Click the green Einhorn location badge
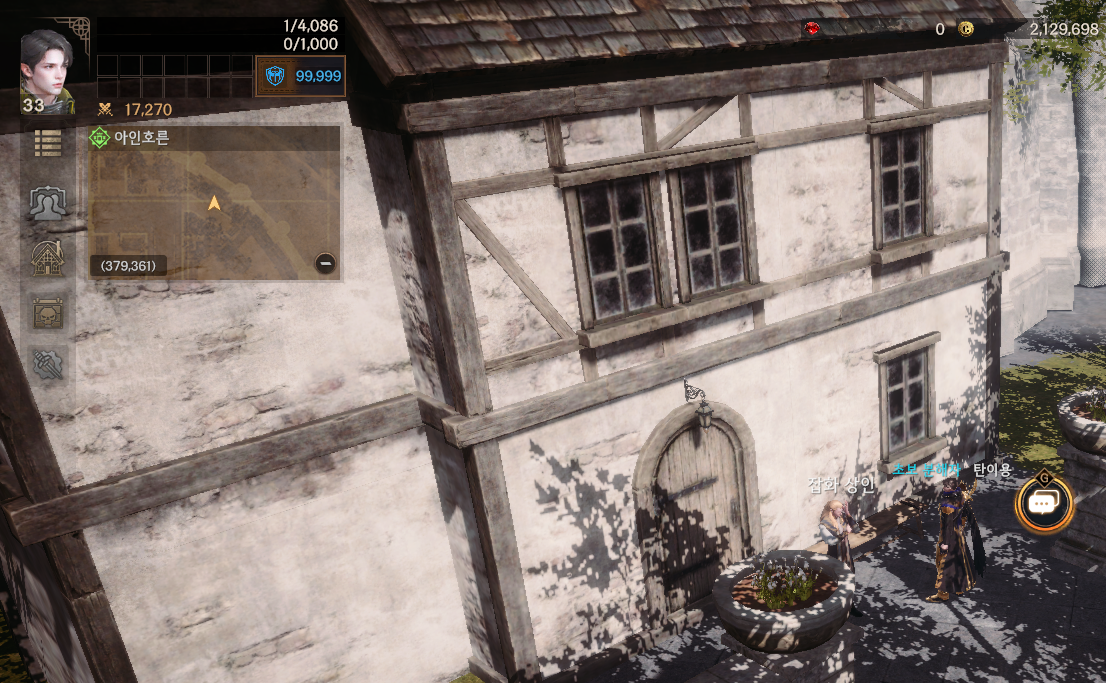 tap(99, 139)
